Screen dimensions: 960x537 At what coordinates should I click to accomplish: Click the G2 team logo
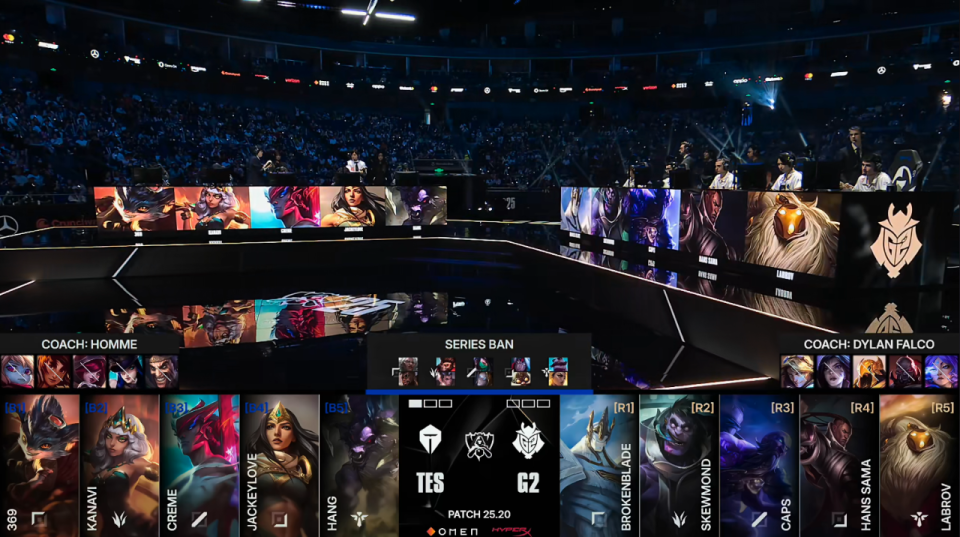point(527,441)
